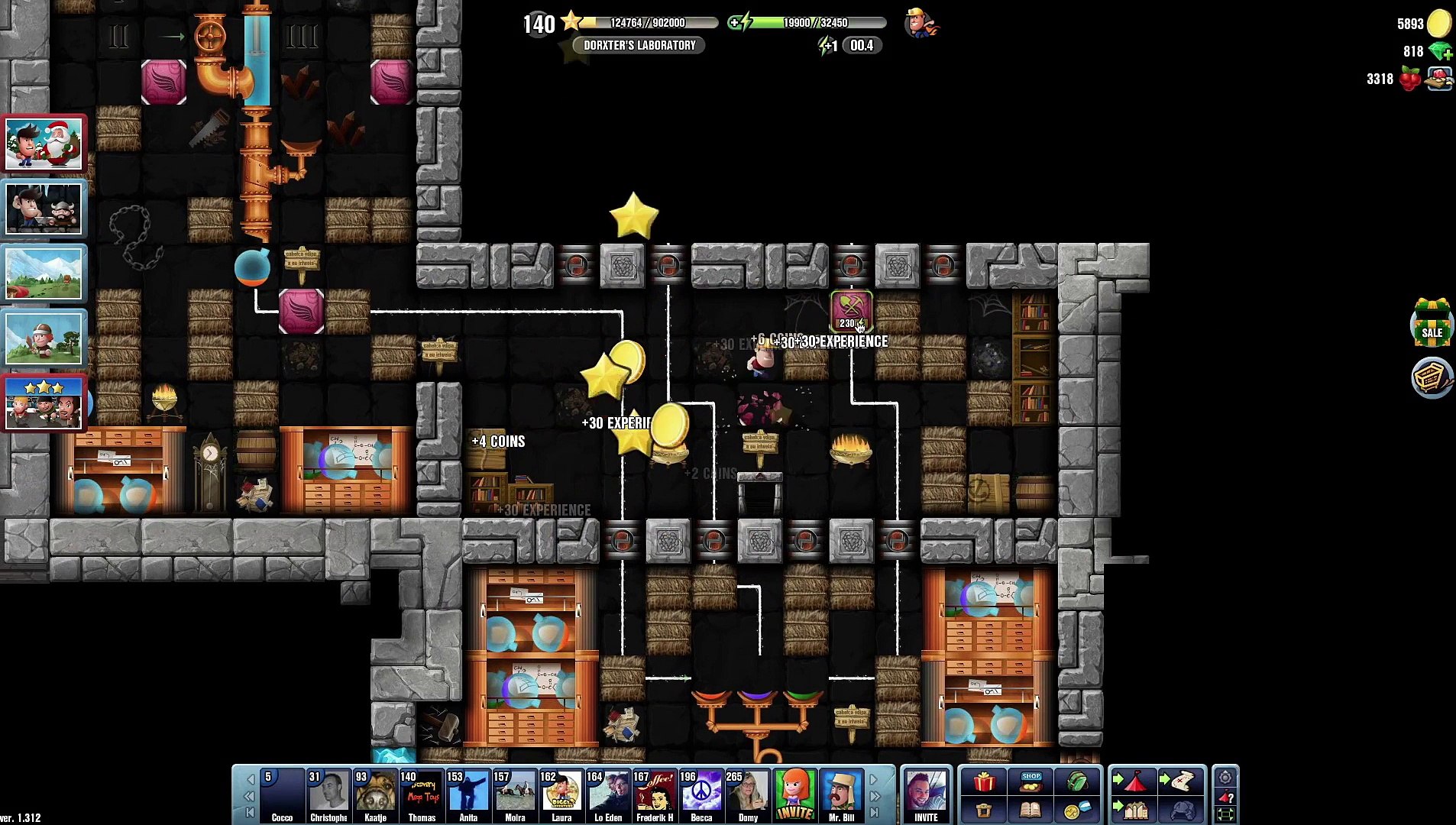Open the snowy mountain landscape quest
1456x825 pixels.
pos(44,273)
